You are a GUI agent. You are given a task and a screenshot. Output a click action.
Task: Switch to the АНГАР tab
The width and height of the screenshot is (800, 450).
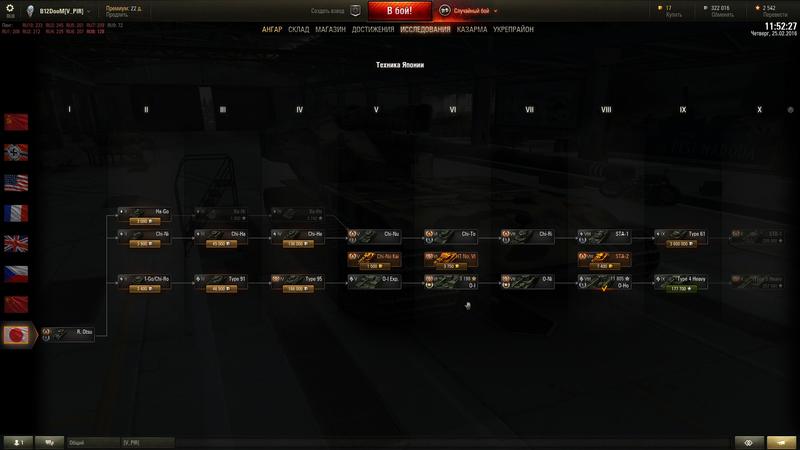tap(272, 30)
